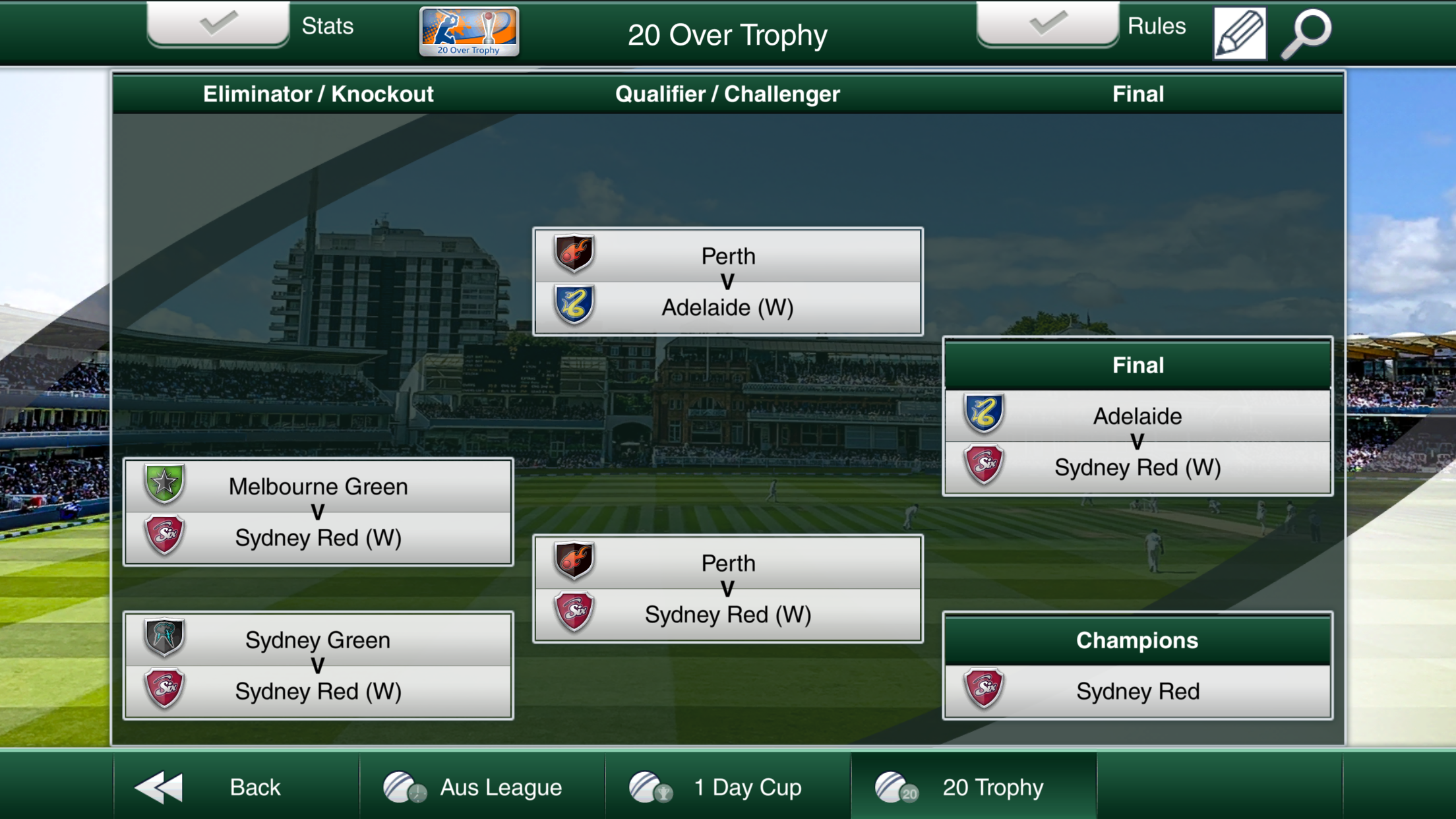View the Perth v Sydney Red challenger match
This screenshot has width=1456, height=819.
727,589
